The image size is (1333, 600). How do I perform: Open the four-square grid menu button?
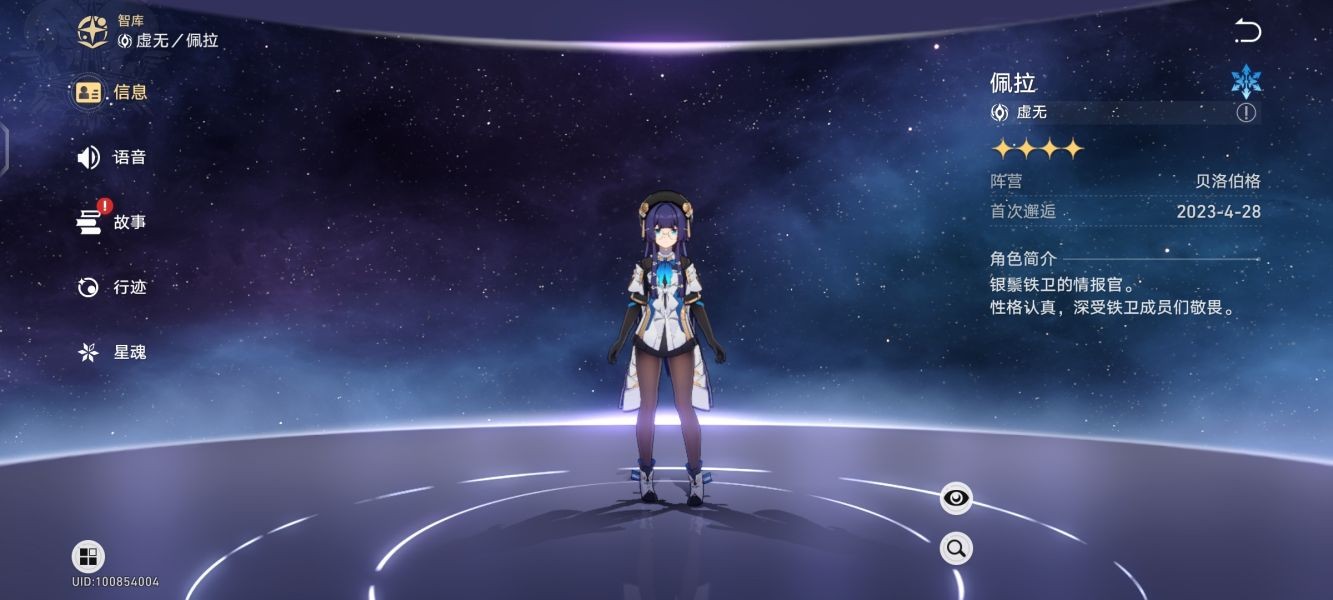[88, 557]
